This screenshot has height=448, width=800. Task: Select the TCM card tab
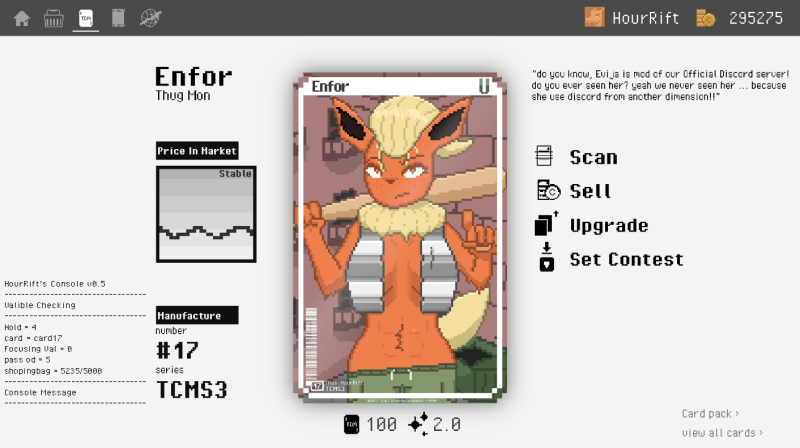coord(86,18)
